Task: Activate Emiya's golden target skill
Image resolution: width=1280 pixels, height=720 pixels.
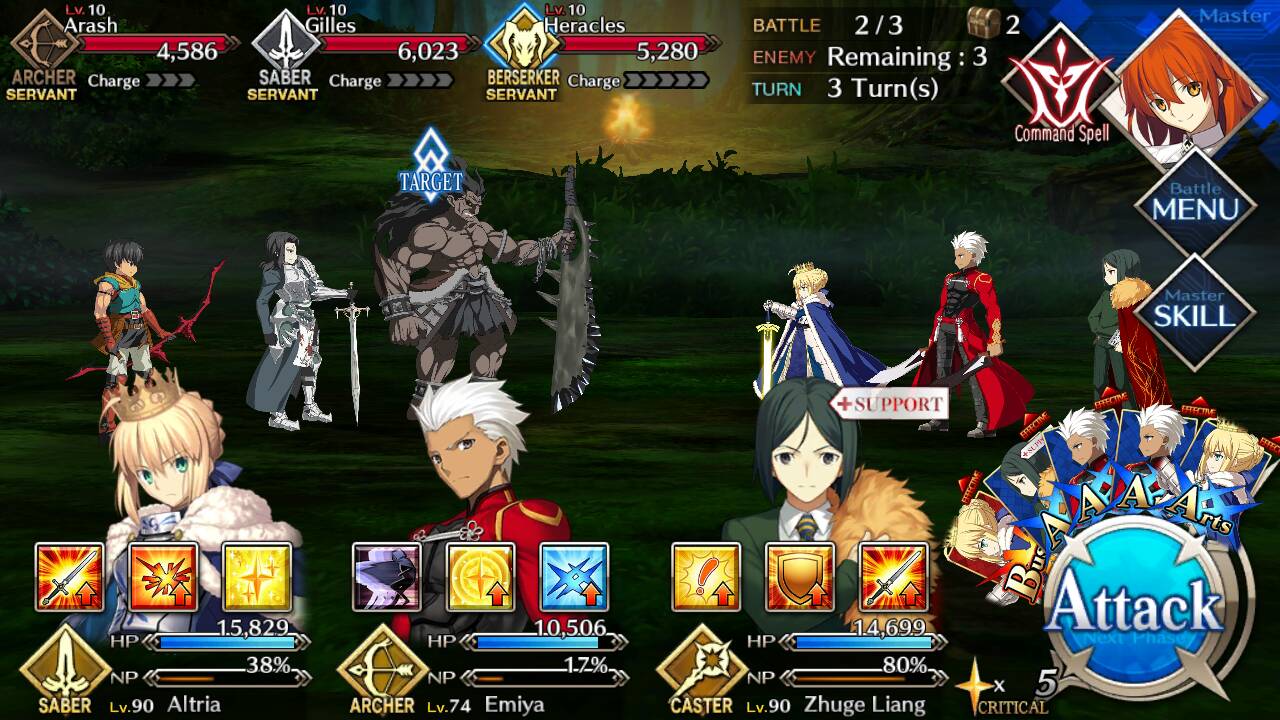Action: (480, 577)
